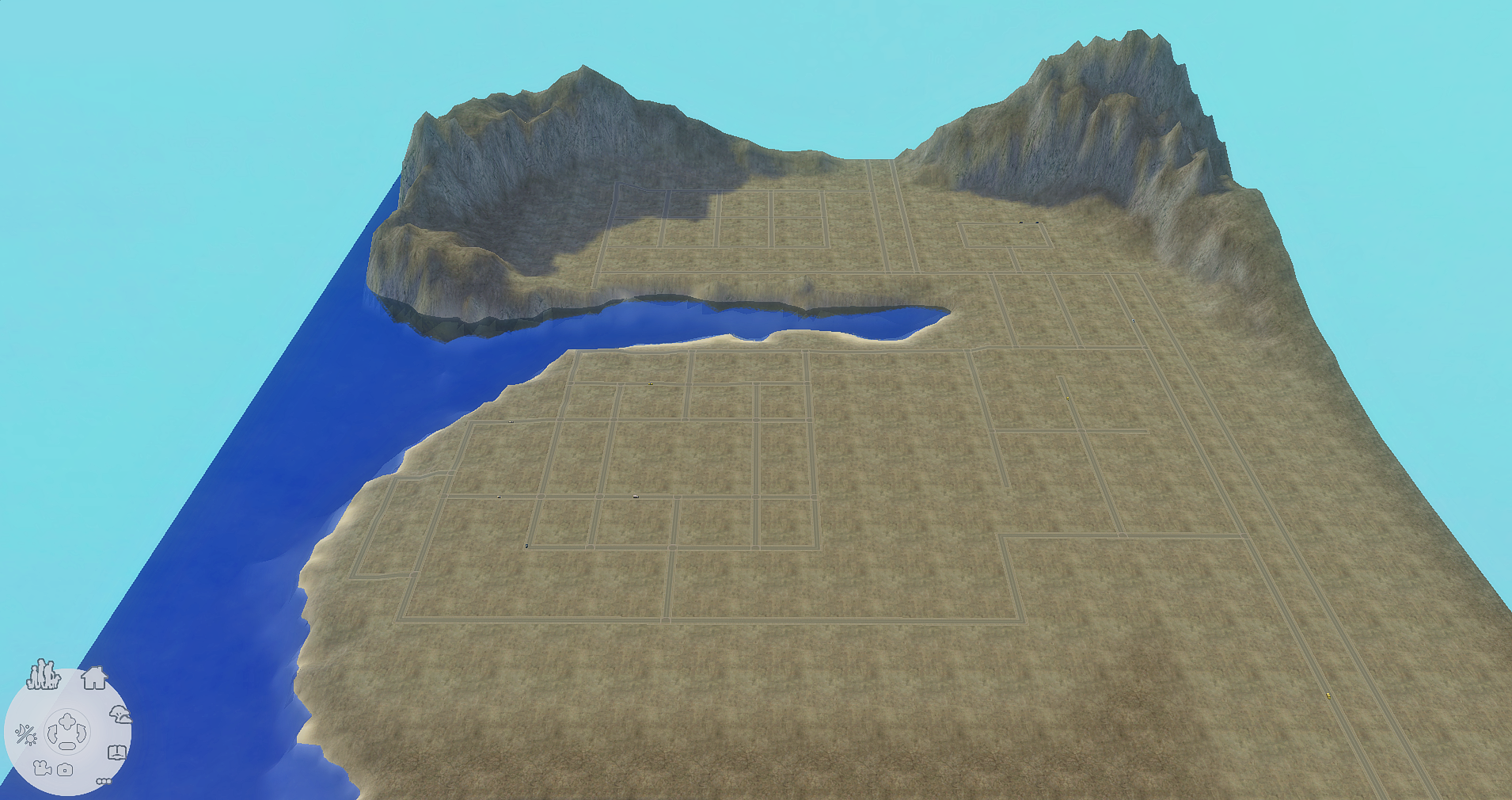Select the video camera recording icon
The image size is (1512, 800).
[42, 768]
